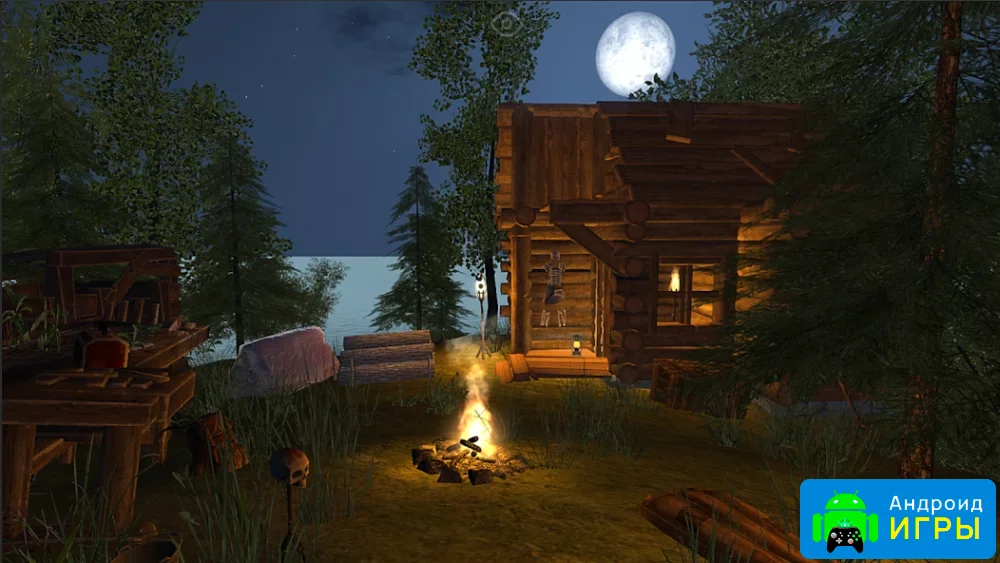Click the Андроид ИГРЫ watermark logo

click(x=897, y=518)
